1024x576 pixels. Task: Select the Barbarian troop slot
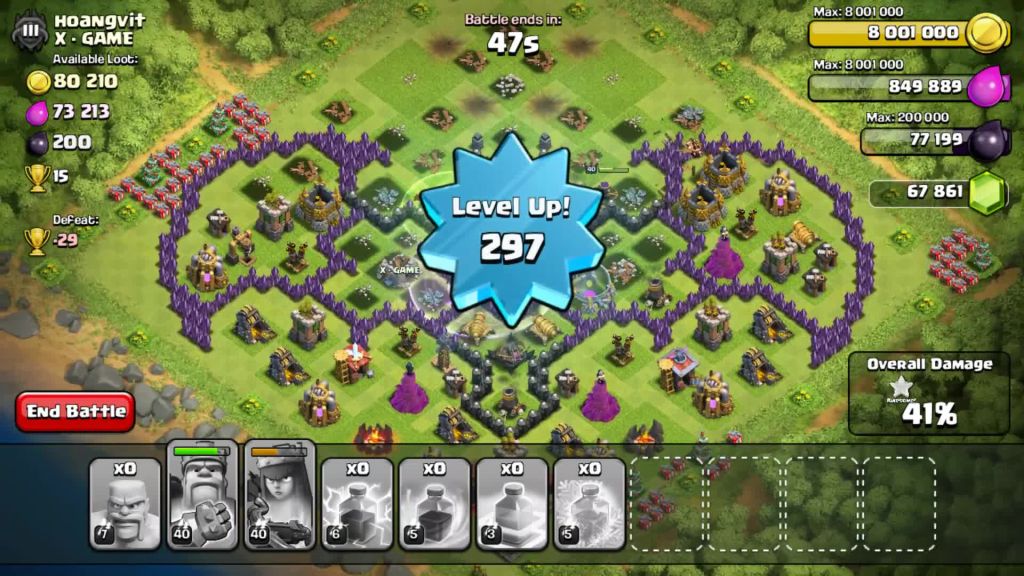click(124, 504)
